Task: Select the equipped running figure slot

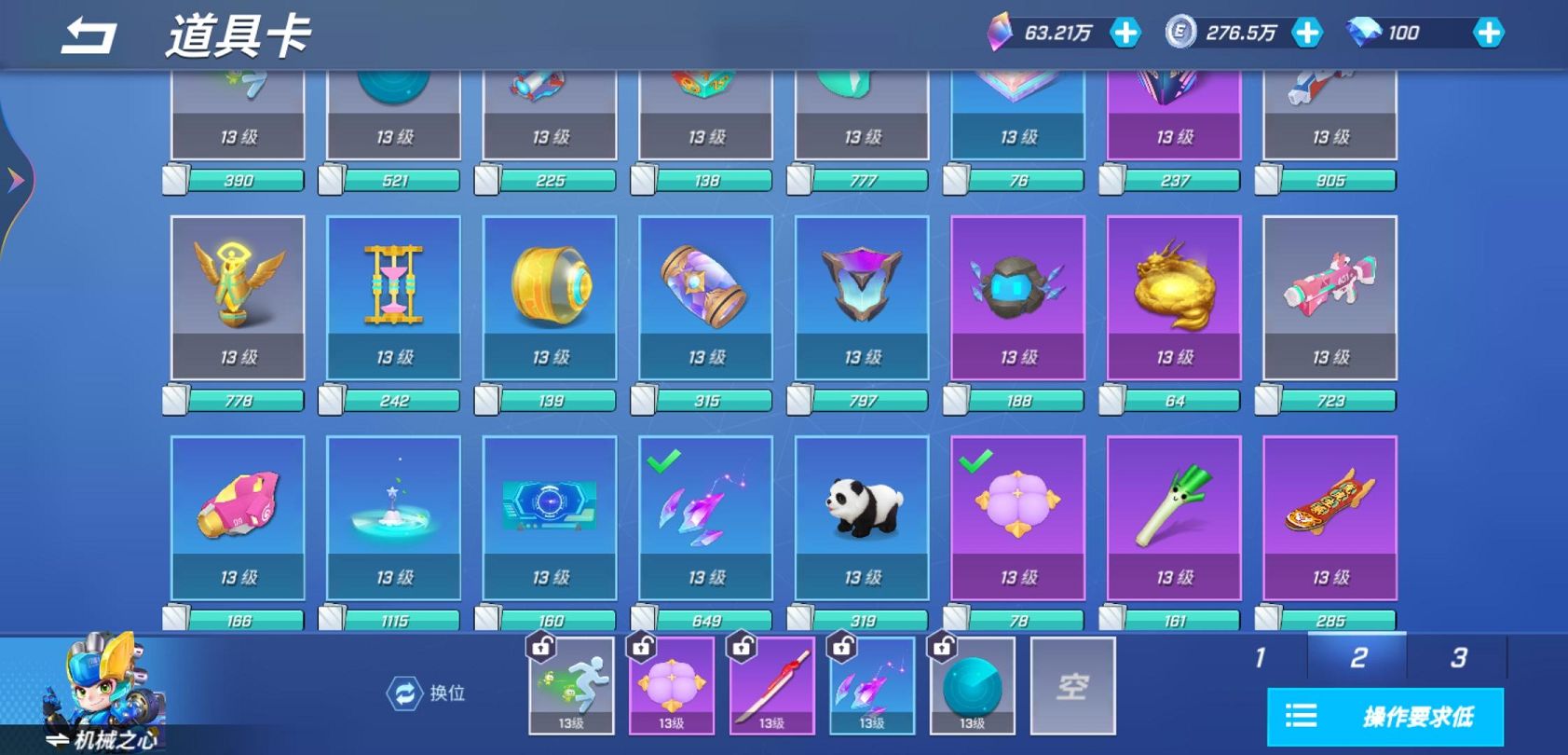Action: 571,687
